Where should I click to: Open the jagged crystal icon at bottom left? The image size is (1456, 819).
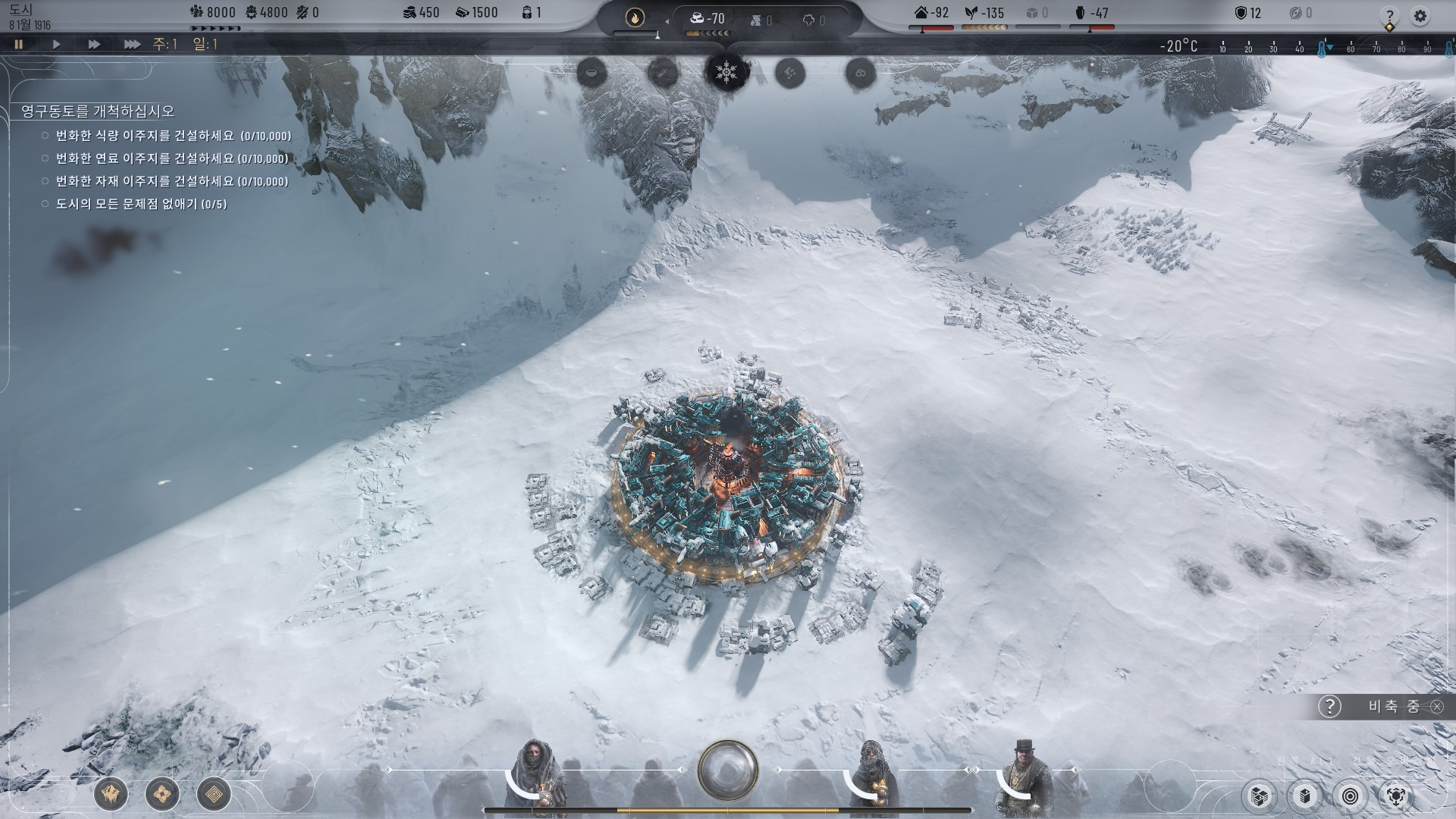pos(111,794)
